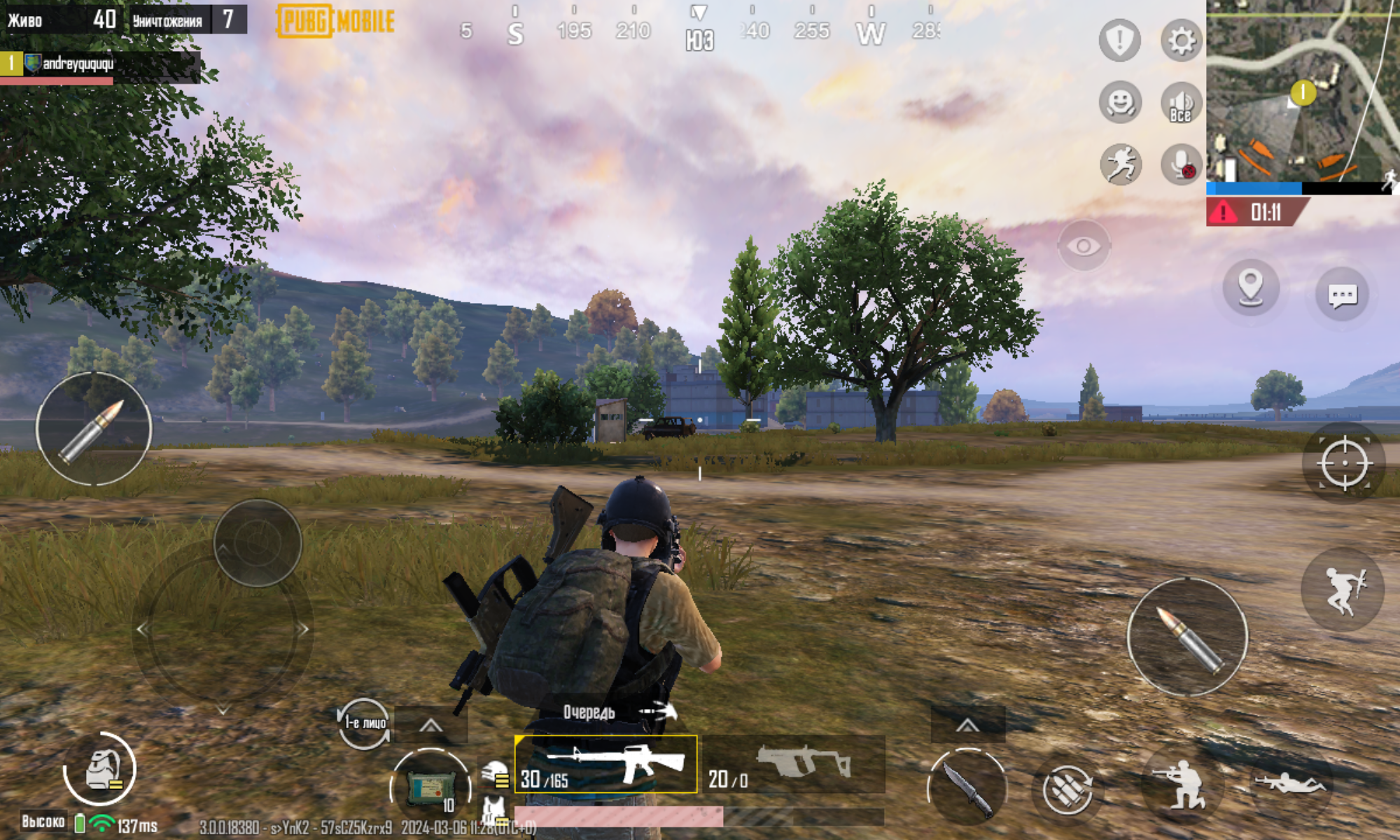Toggle the eye free-look button
Viewport: 1400px width, 840px height.
(x=1084, y=246)
